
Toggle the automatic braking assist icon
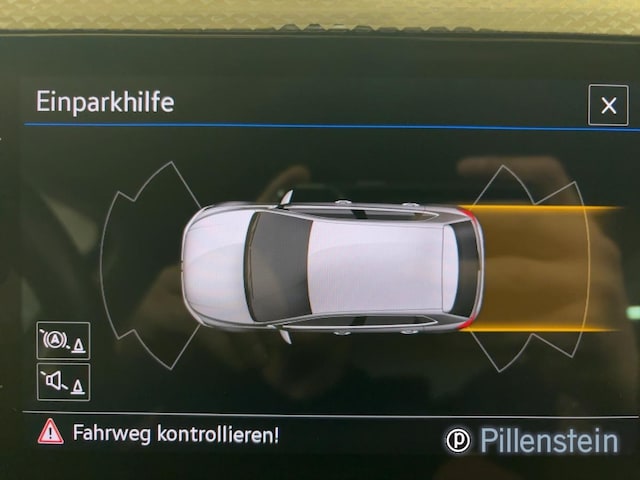[63, 341]
